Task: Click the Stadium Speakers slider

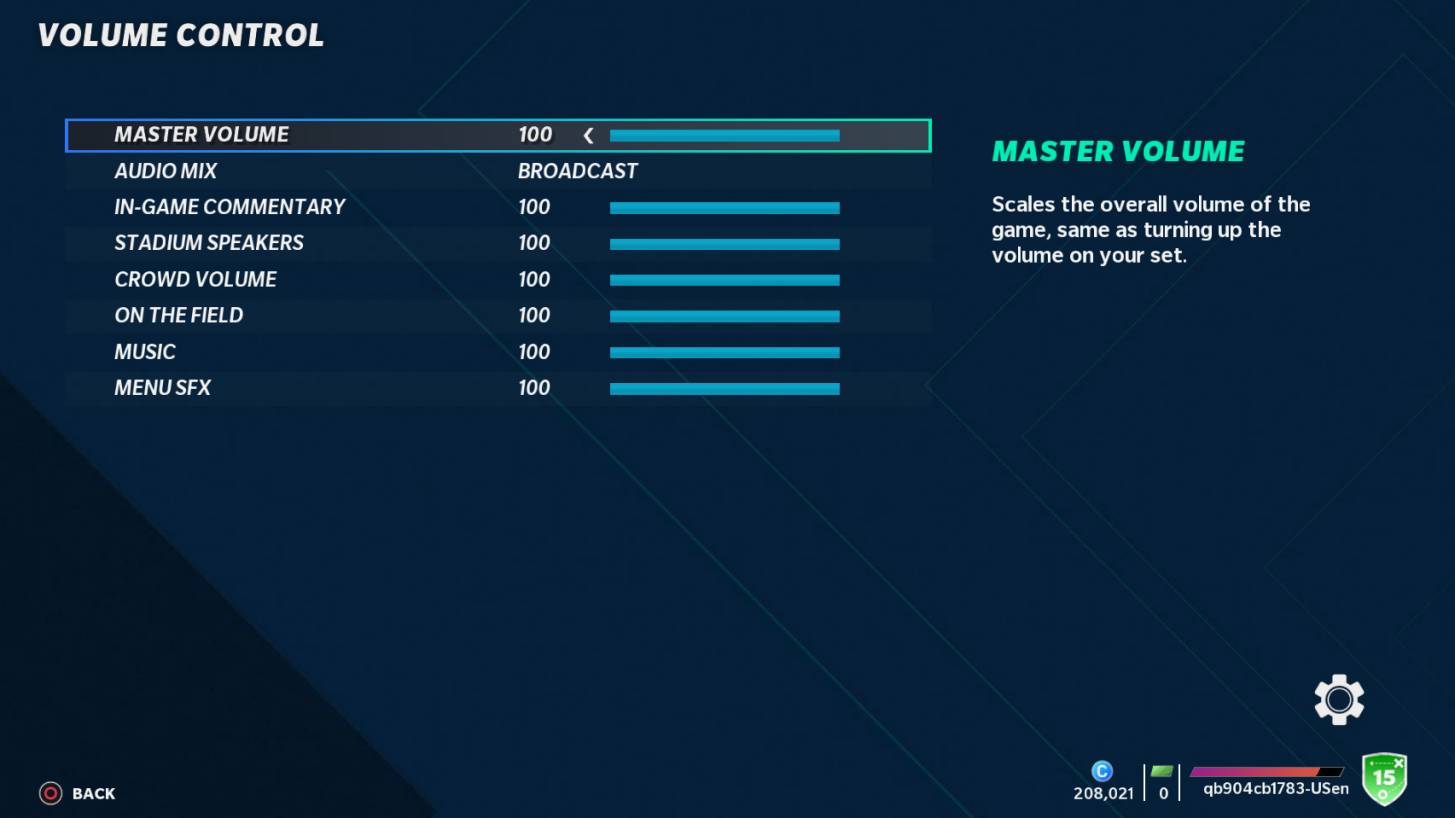Action: [725, 243]
